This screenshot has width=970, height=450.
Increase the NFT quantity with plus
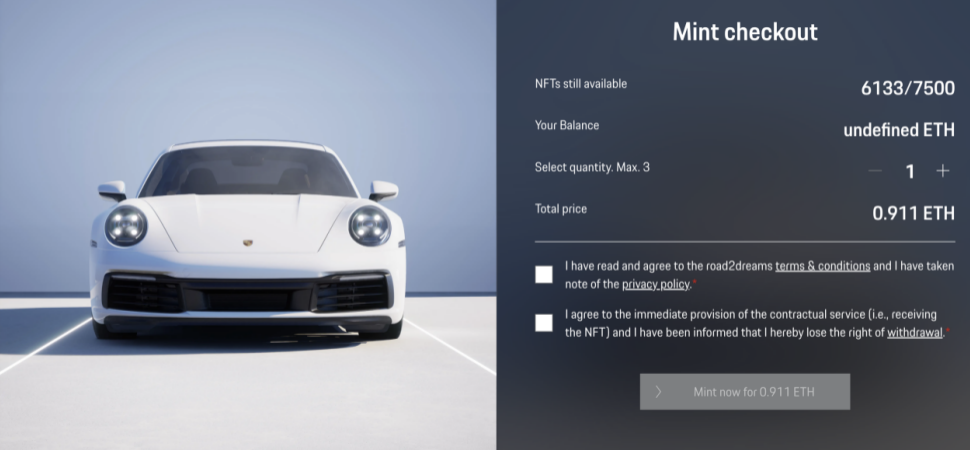click(942, 171)
